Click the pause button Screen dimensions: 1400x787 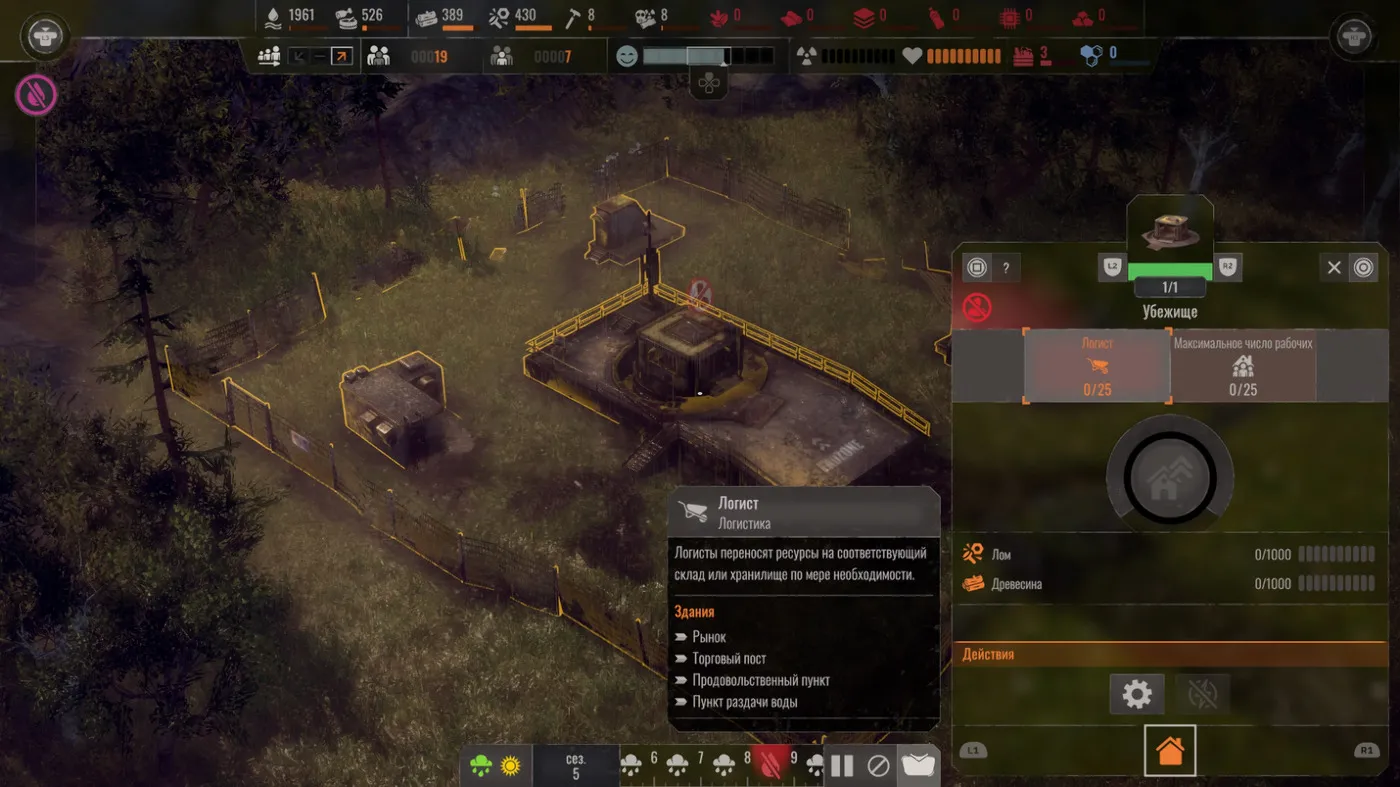tap(842, 766)
